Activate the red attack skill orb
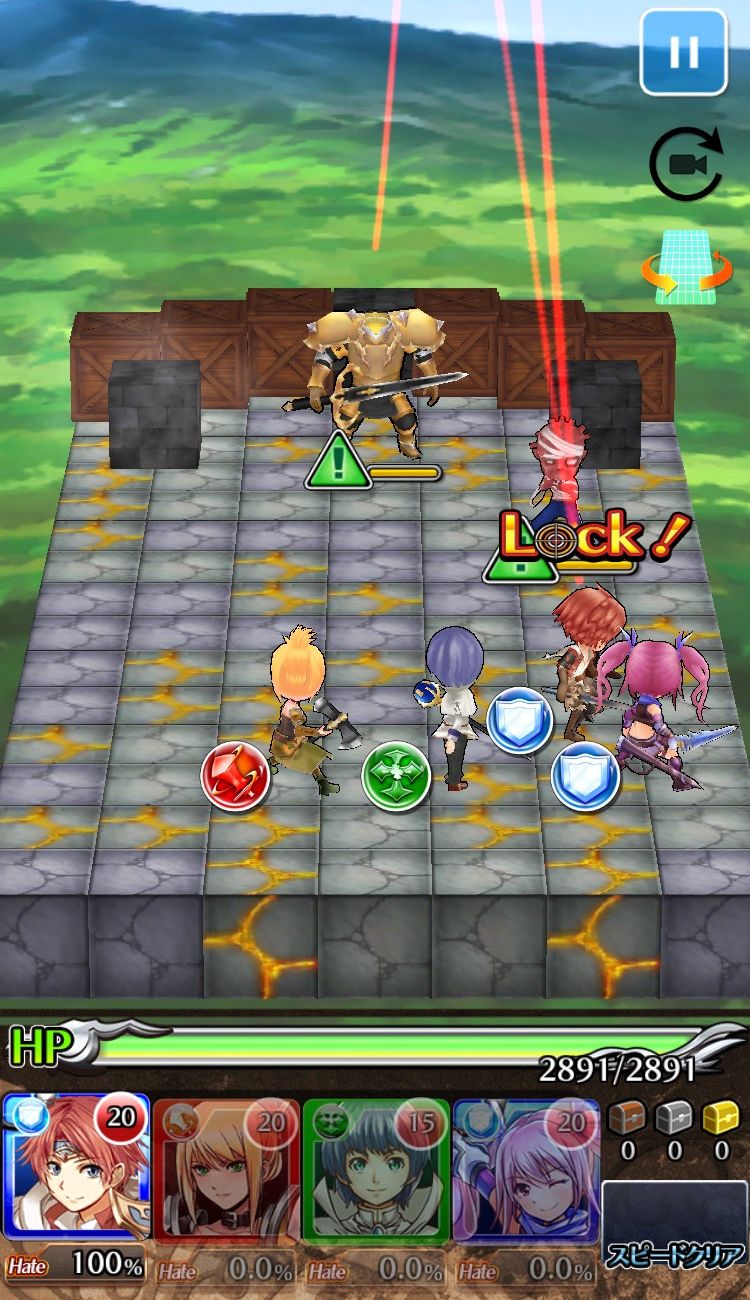The height and width of the screenshot is (1300, 750). pyautogui.click(x=235, y=774)
